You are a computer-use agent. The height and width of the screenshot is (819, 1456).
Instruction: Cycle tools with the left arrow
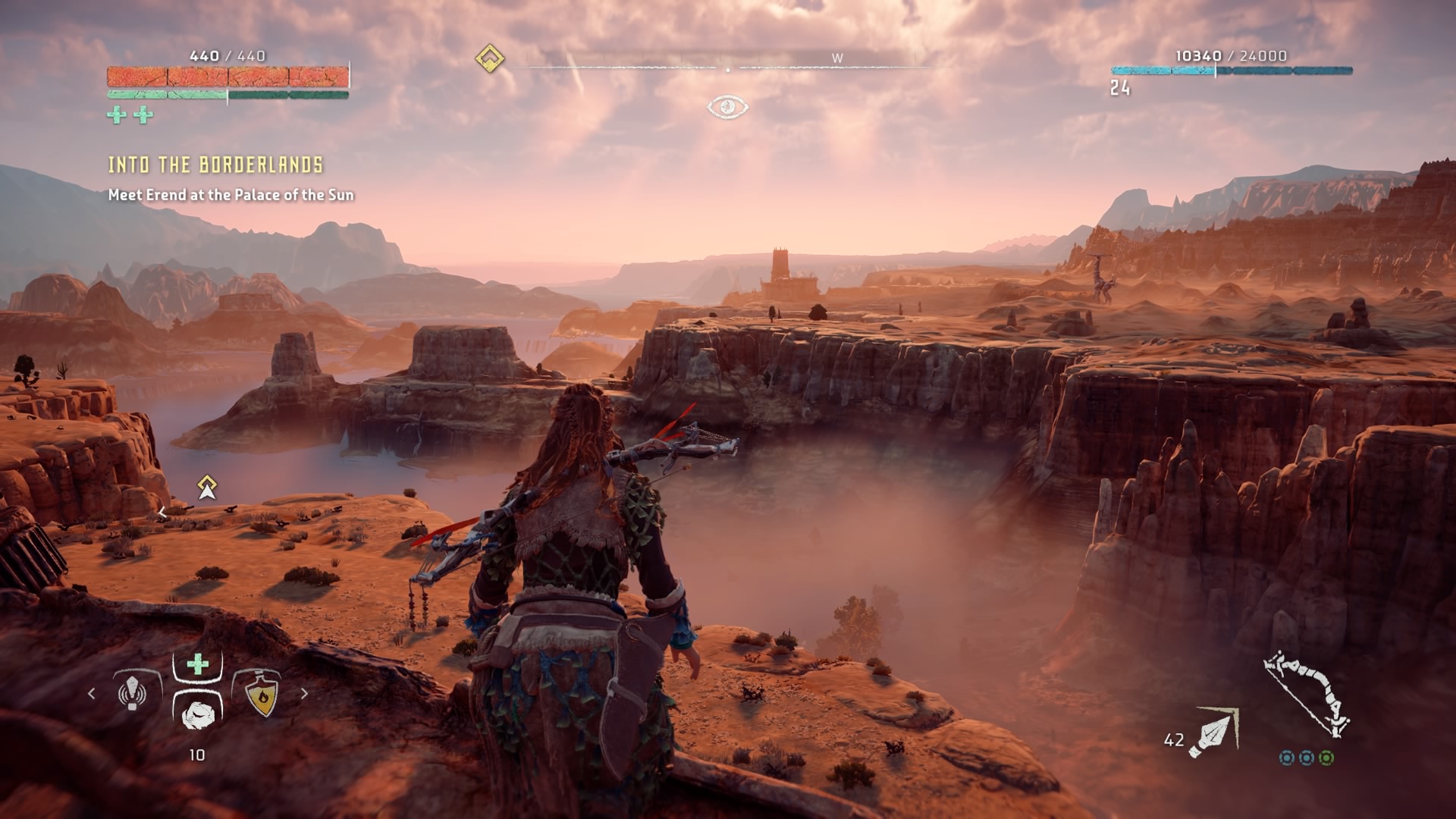(x=92, y=693)
